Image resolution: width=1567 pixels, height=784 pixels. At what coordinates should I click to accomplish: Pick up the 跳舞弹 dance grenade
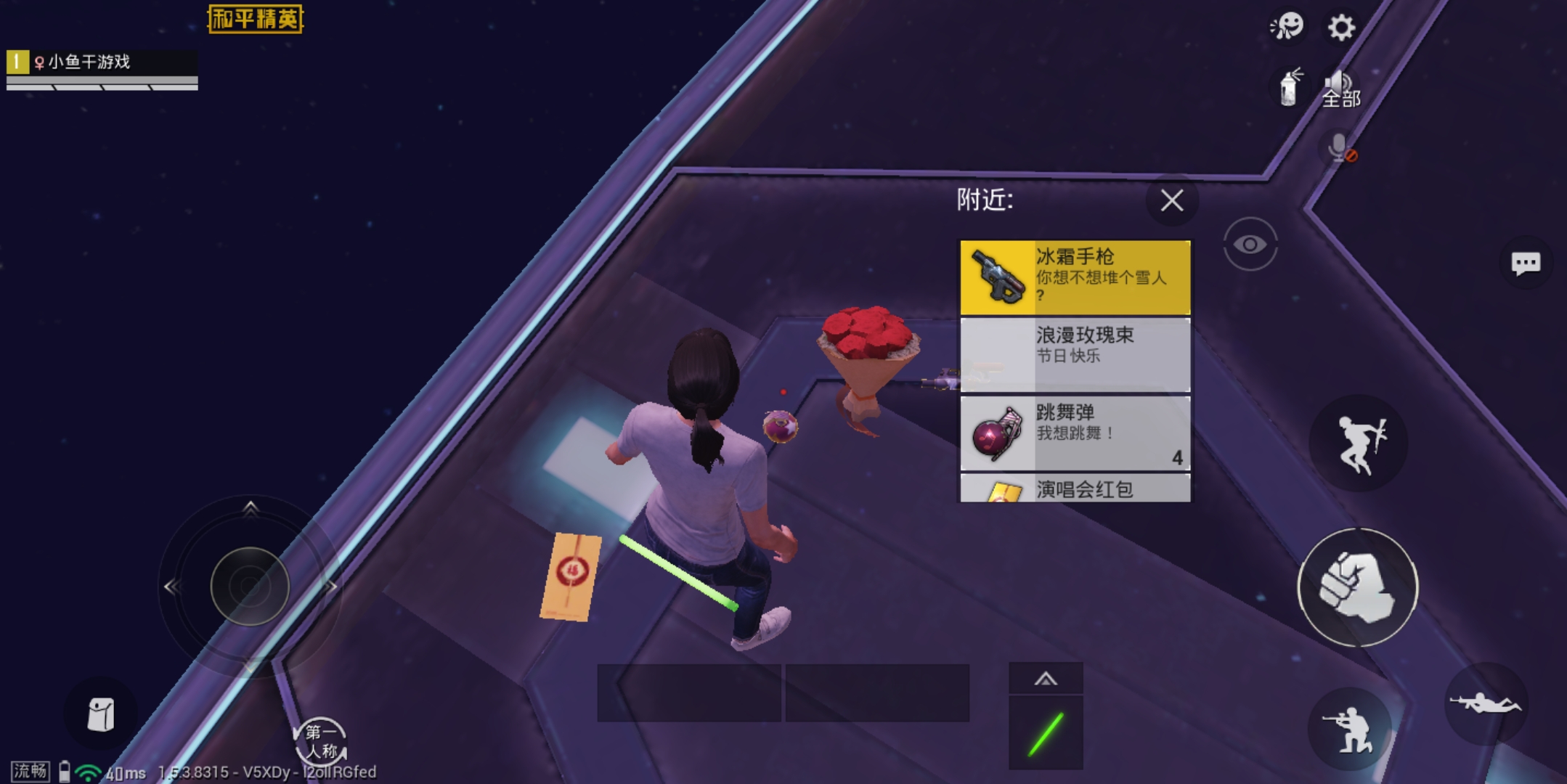coord(1075,433)
